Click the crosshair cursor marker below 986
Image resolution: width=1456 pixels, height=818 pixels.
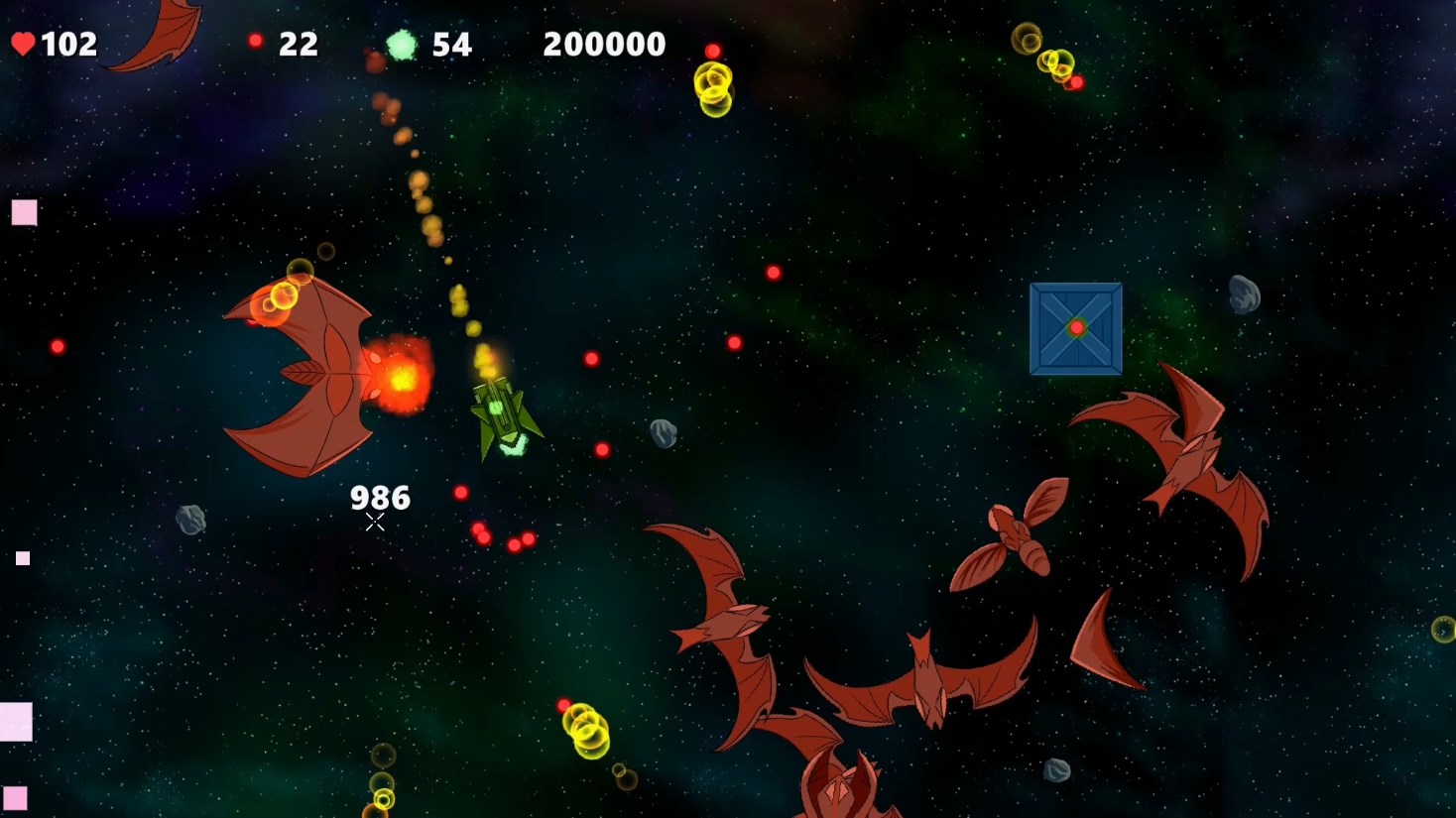click(x=375, y=522)
